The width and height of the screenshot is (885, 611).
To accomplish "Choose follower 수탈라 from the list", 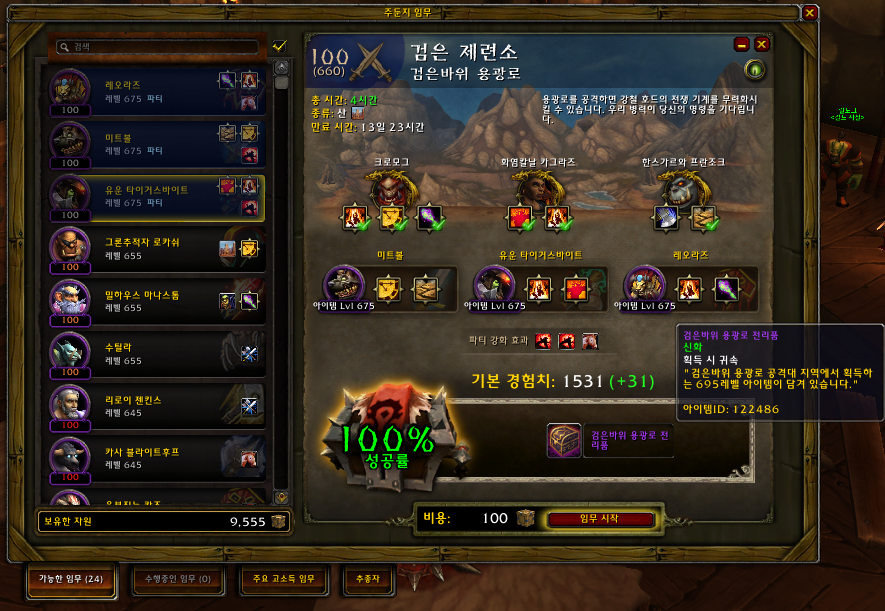I will [x=155, y=354].
